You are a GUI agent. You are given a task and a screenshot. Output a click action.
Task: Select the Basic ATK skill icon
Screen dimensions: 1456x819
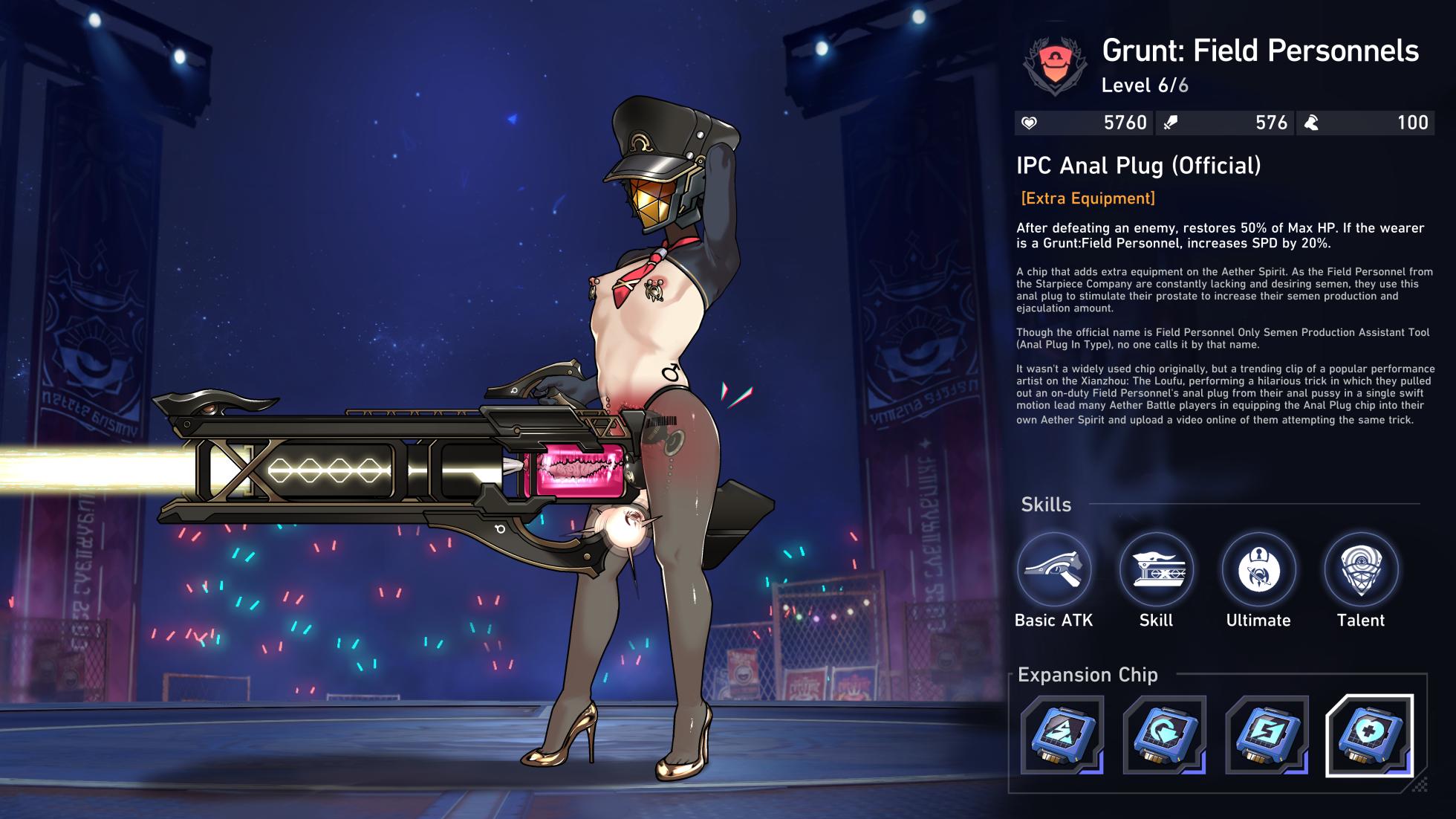(x=1053, y=570)
